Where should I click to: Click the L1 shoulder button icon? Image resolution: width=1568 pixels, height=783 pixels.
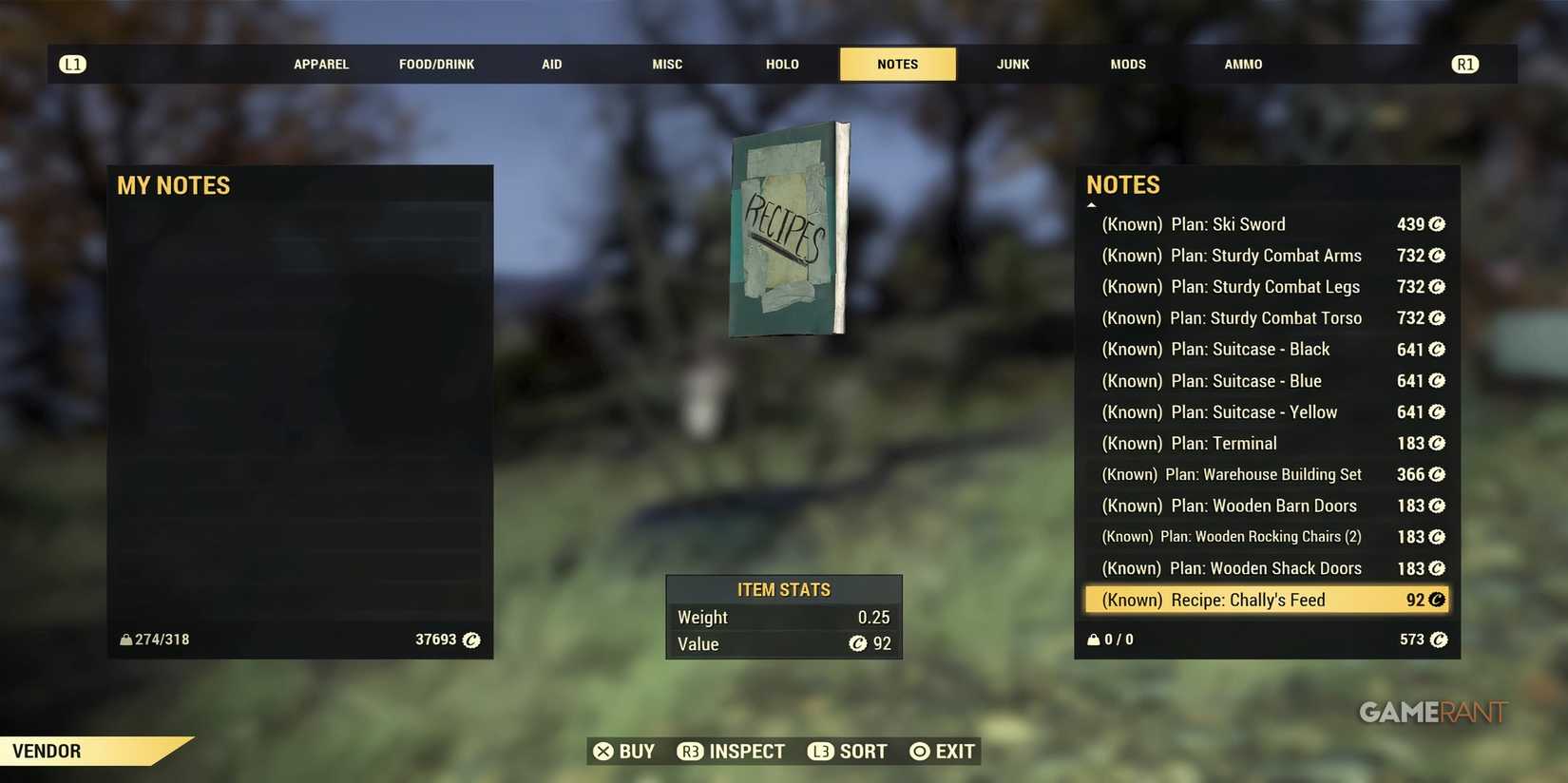click(x=73, y=64)
